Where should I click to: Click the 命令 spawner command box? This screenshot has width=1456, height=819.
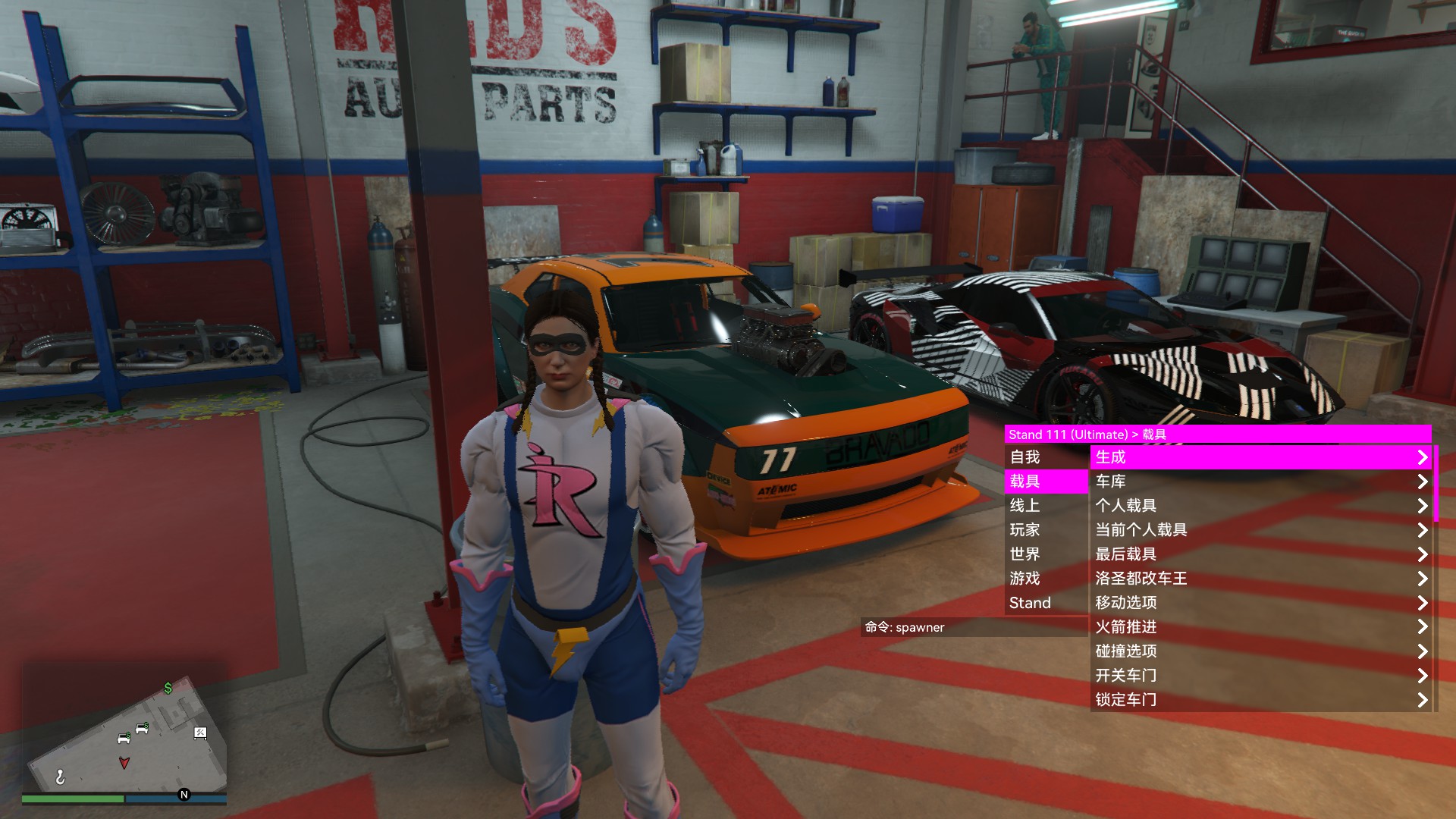pyautogui.click(x=974, y=627)
